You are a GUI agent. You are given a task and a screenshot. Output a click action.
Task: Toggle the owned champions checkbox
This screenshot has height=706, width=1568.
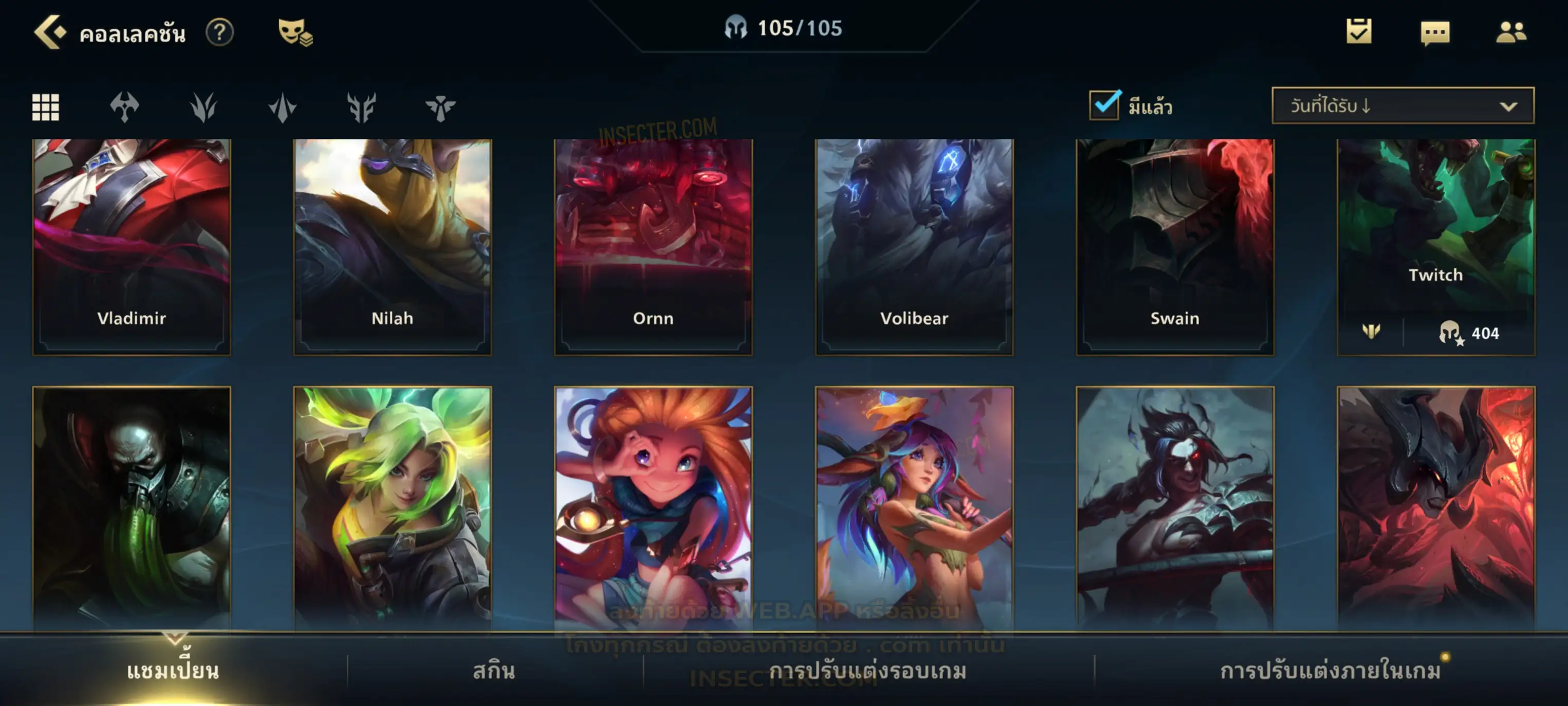[1104, 105]
